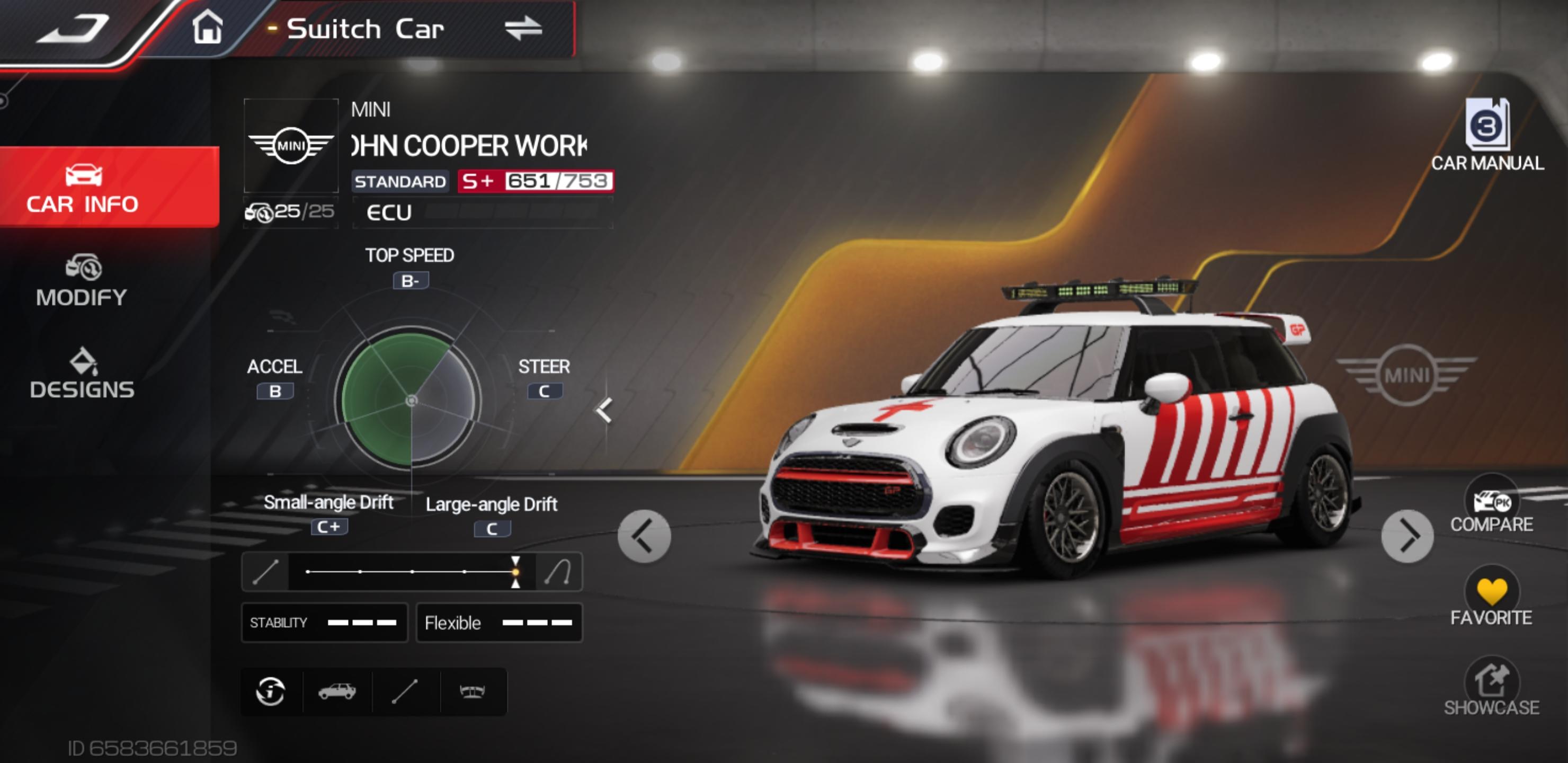Open the DESIGNS tab
Image resolution: width=1568 pixels, height=763 pixels.
click(82, 373)
